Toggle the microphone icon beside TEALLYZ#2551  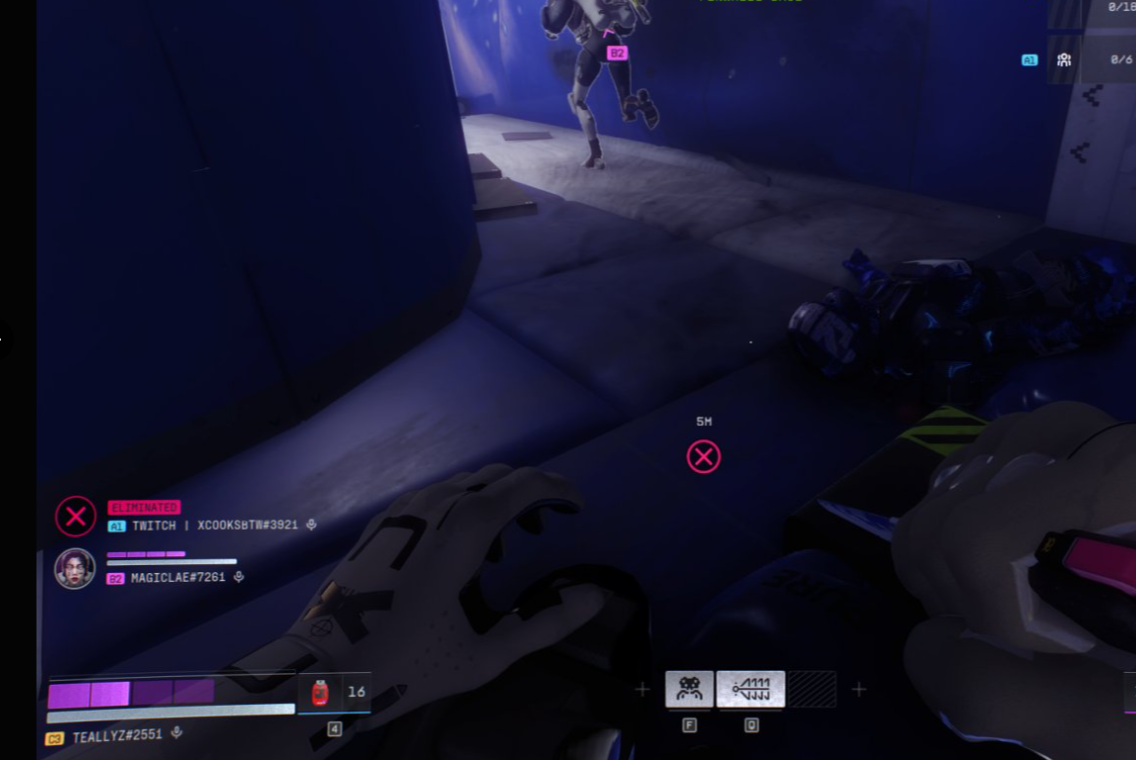click(177, 733)
